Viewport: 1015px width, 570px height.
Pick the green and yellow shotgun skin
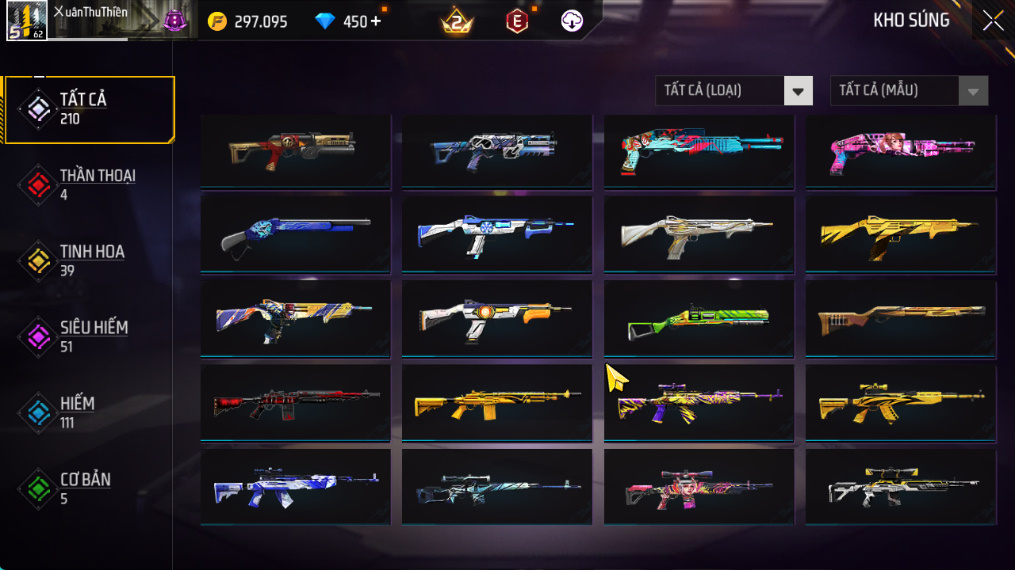tap(698, 318)
